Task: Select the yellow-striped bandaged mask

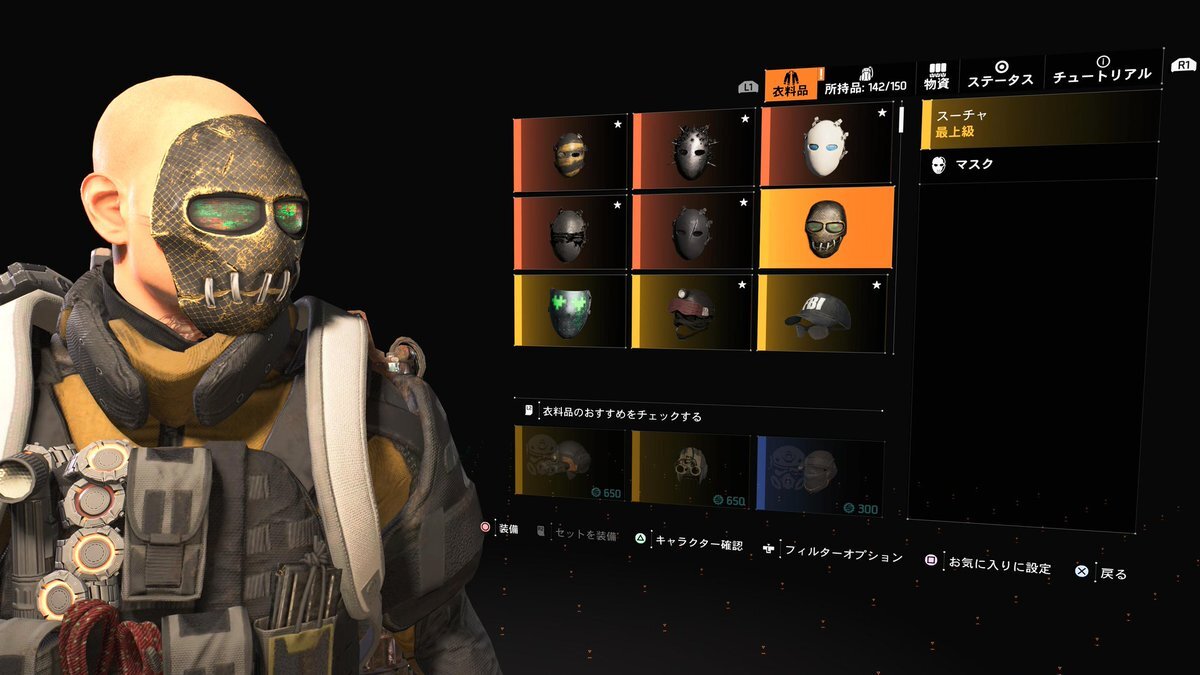Action: tap(570, 154)
